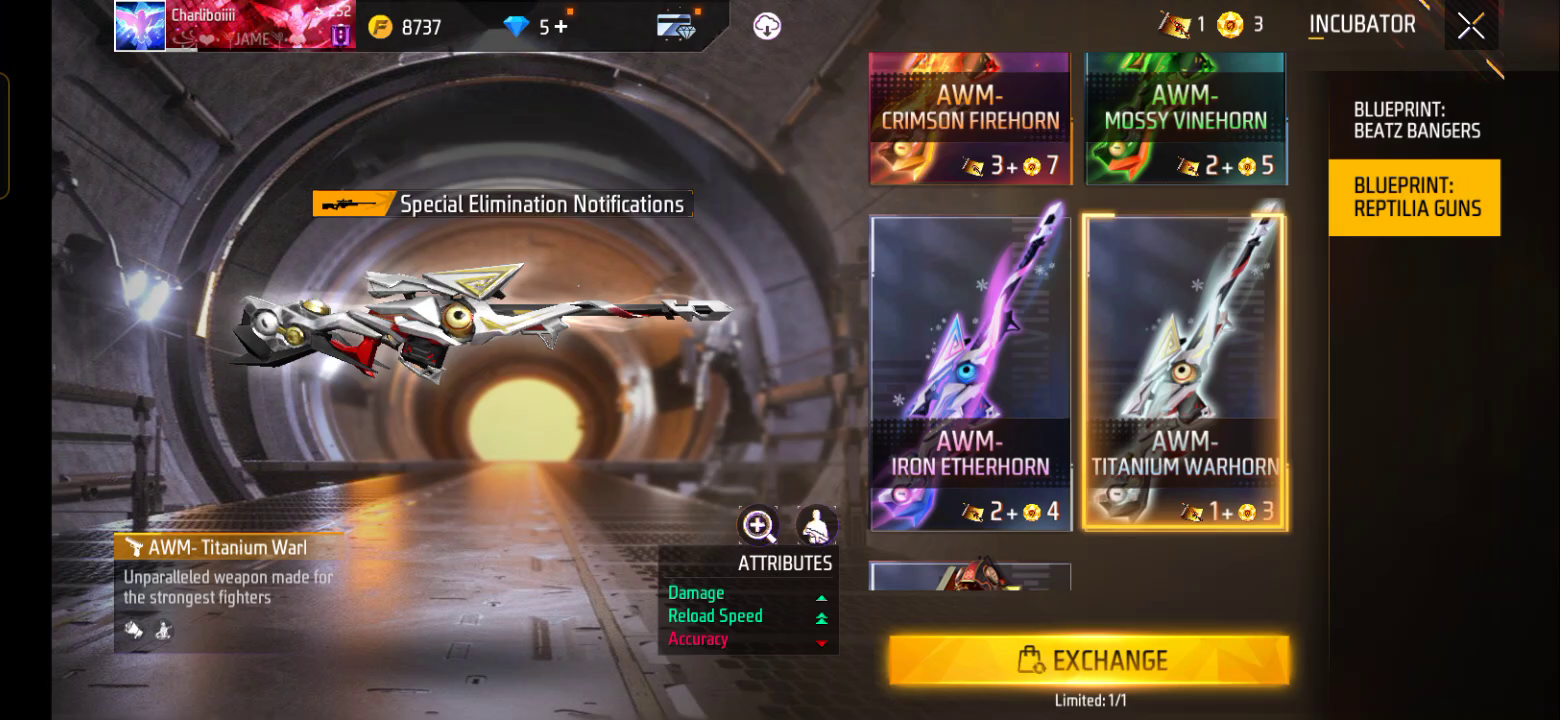The height and width of the screenshot is (720, 1560).
Task: Select the AWM Titanium Warhorn card
Action: (1185, 372)
